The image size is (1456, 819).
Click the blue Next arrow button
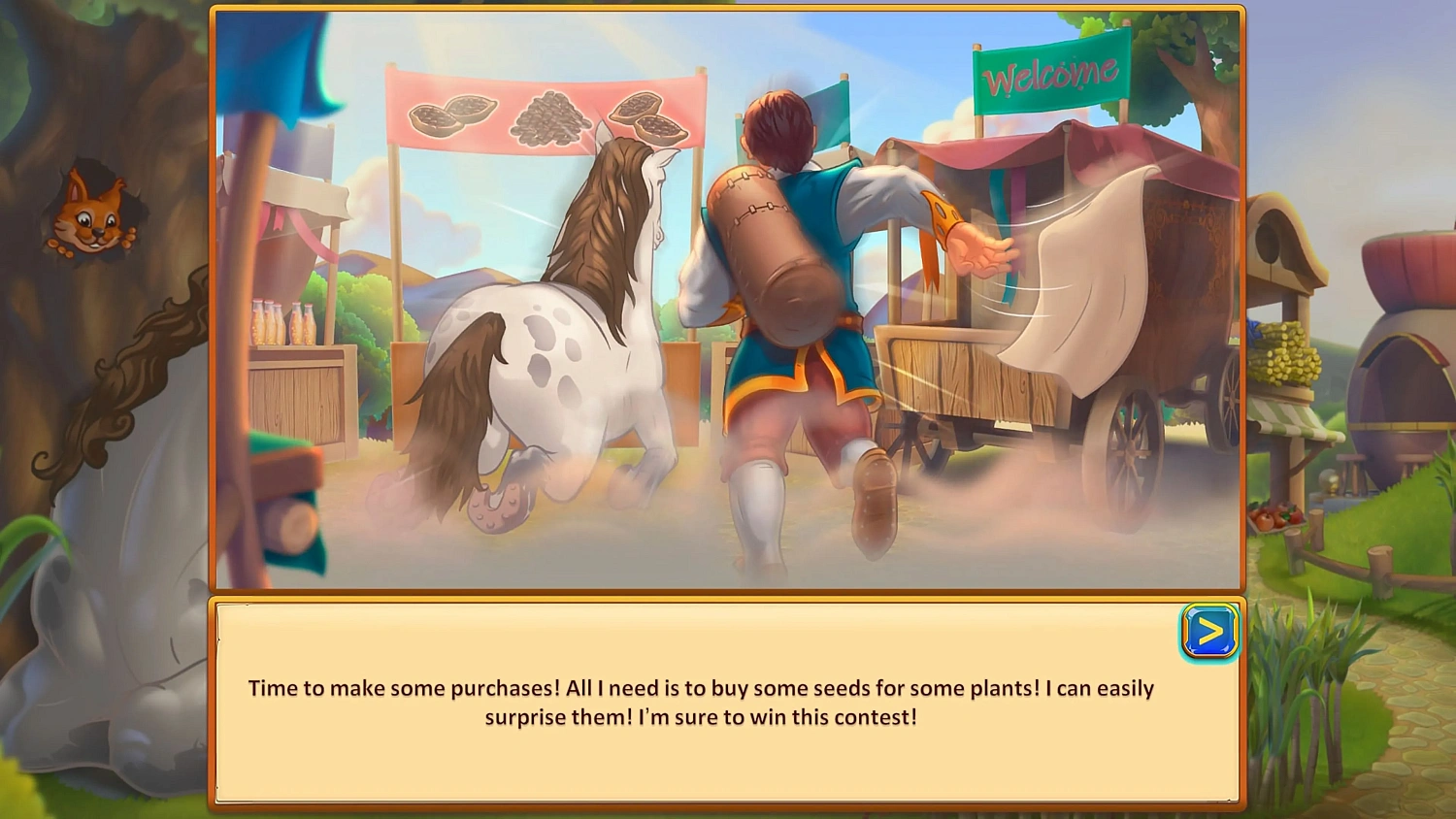1208,634
